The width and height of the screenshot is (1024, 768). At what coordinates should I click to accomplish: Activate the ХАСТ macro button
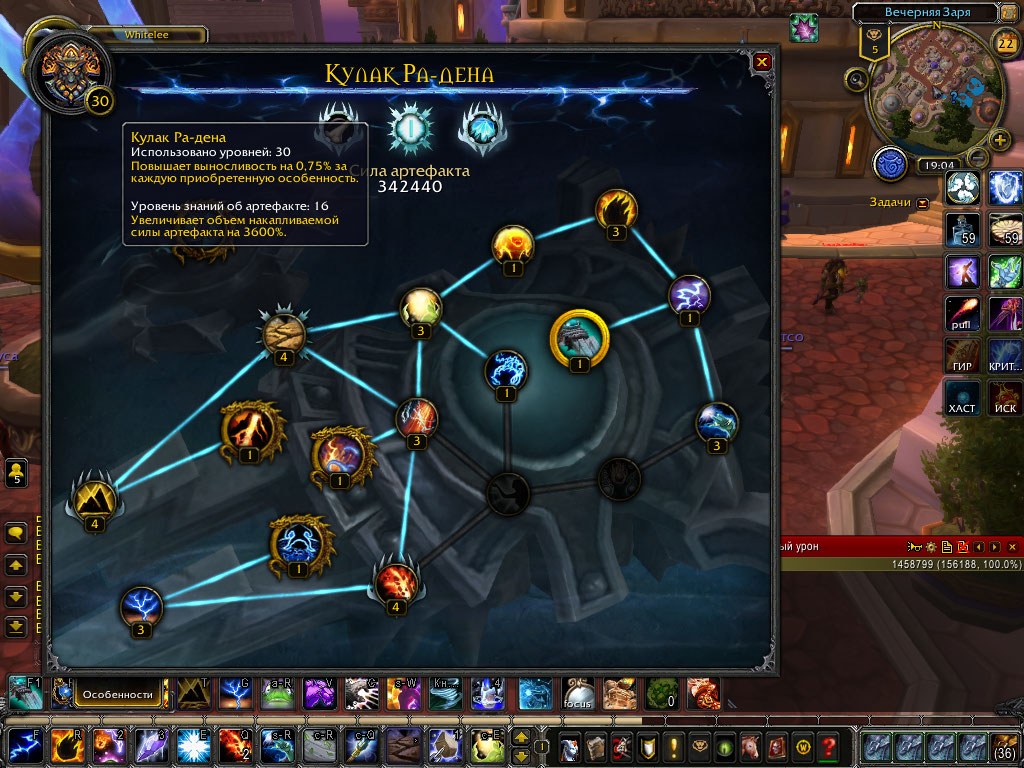point(963,398)
